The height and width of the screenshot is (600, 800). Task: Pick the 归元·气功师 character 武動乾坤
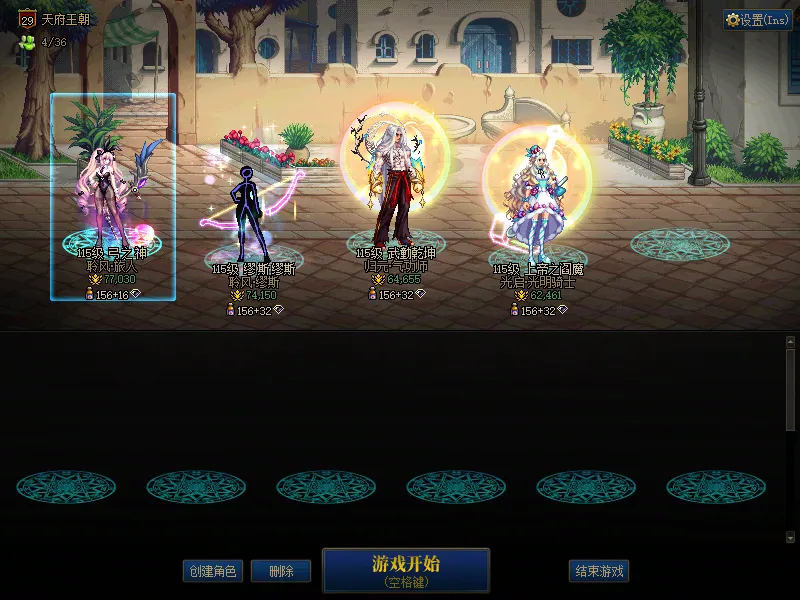click(x=395, y=195)
